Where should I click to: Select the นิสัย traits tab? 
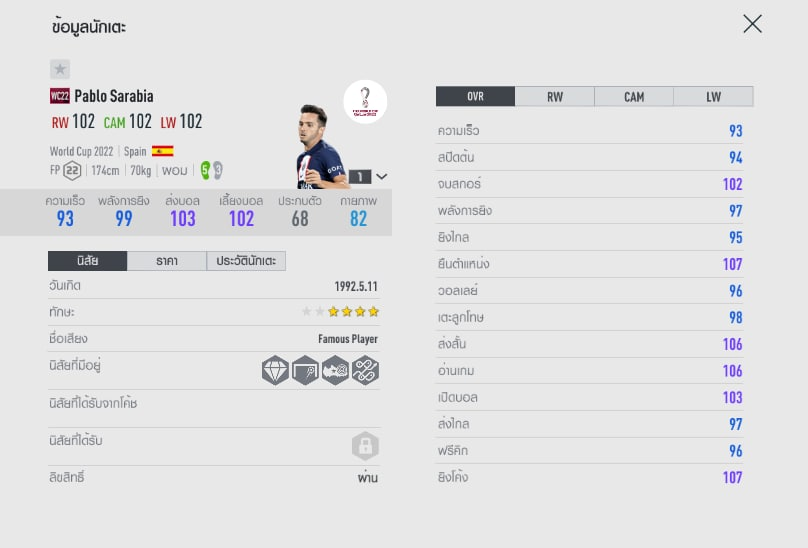(87, 261)
